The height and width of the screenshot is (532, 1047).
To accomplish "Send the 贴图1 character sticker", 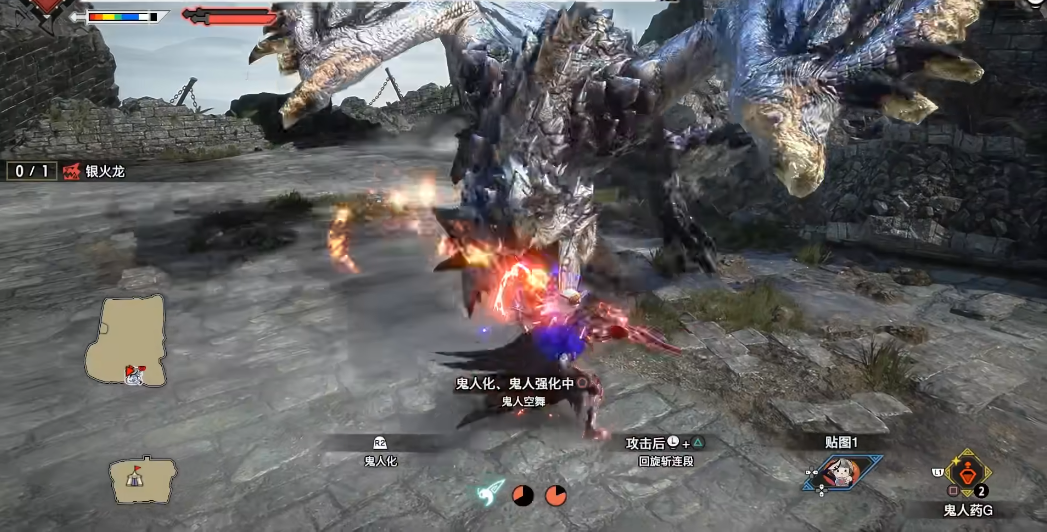I will [x=841, y=473].
